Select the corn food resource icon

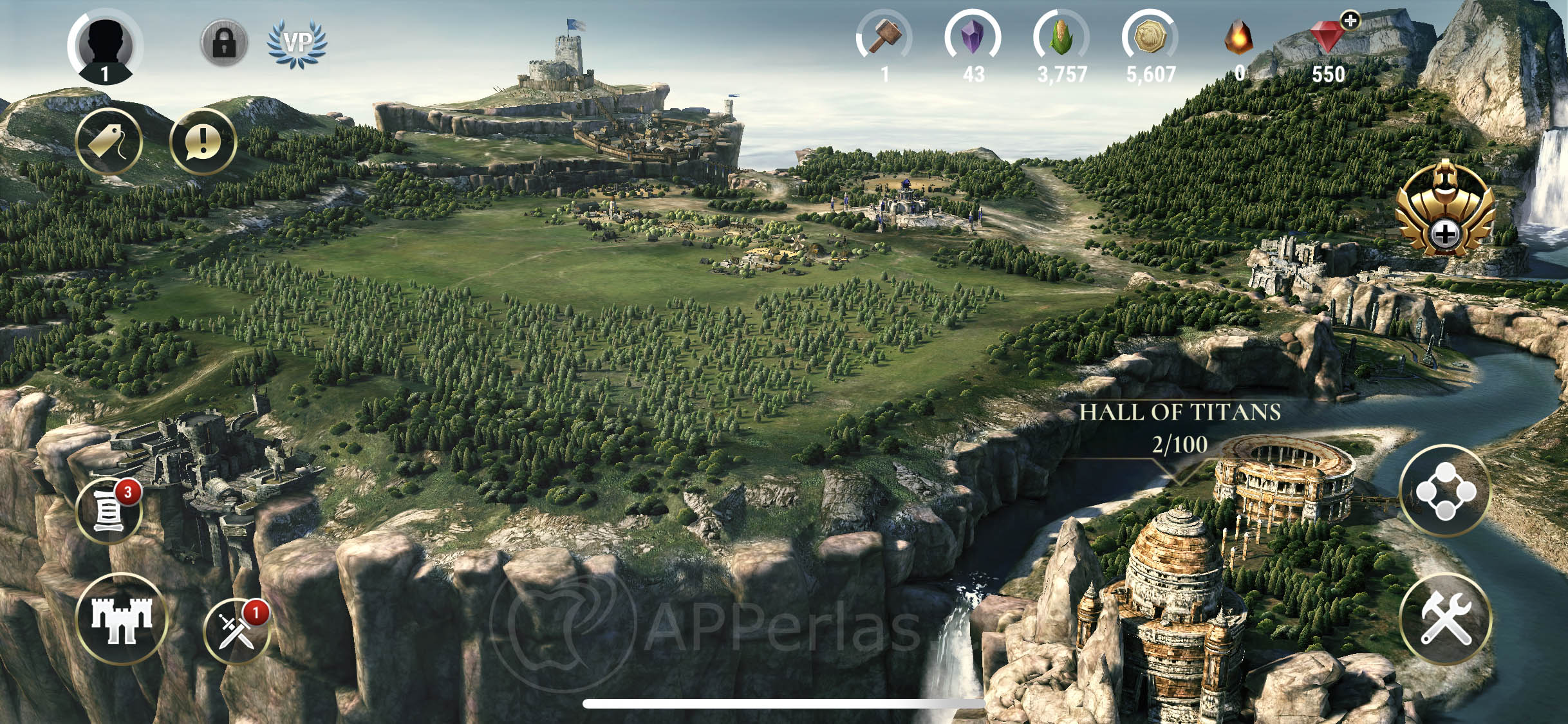click(x=1061, y=37)
